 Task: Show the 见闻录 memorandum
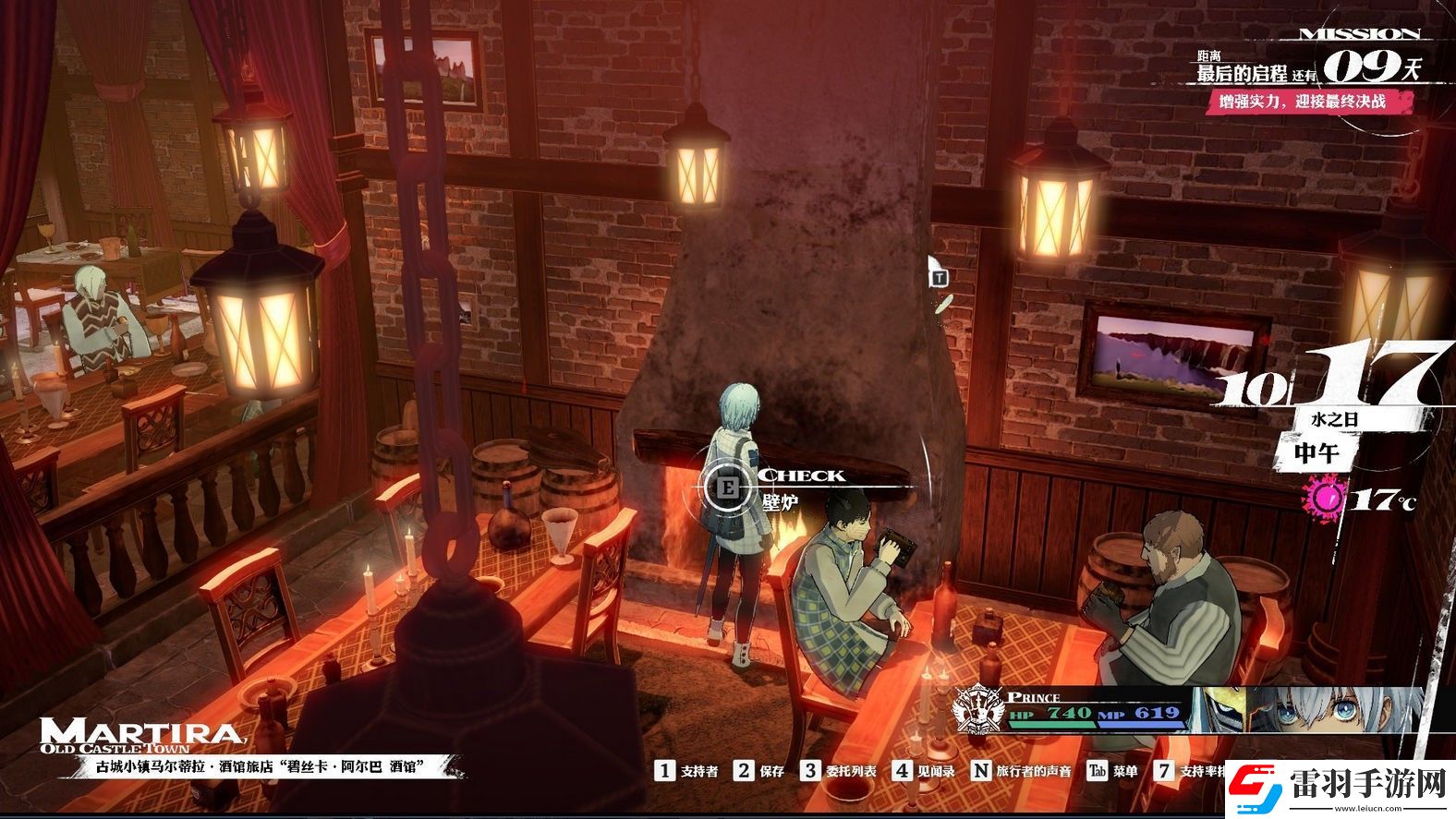coord(925,770)
